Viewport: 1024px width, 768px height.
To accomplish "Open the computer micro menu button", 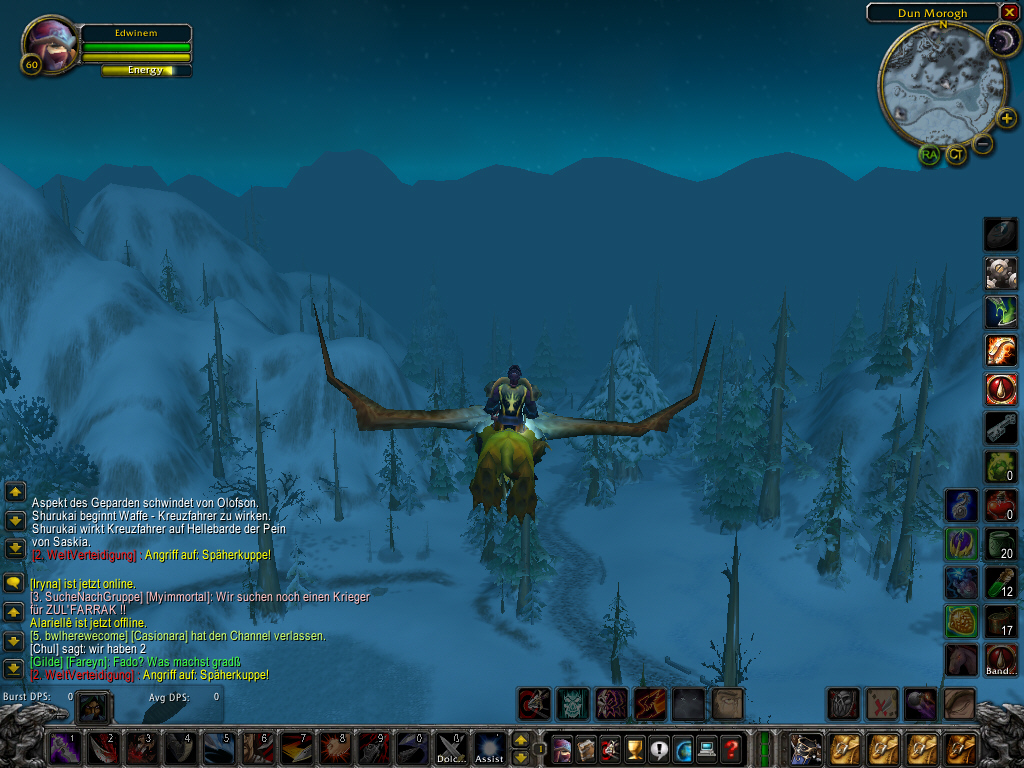I will pos(708,748).
